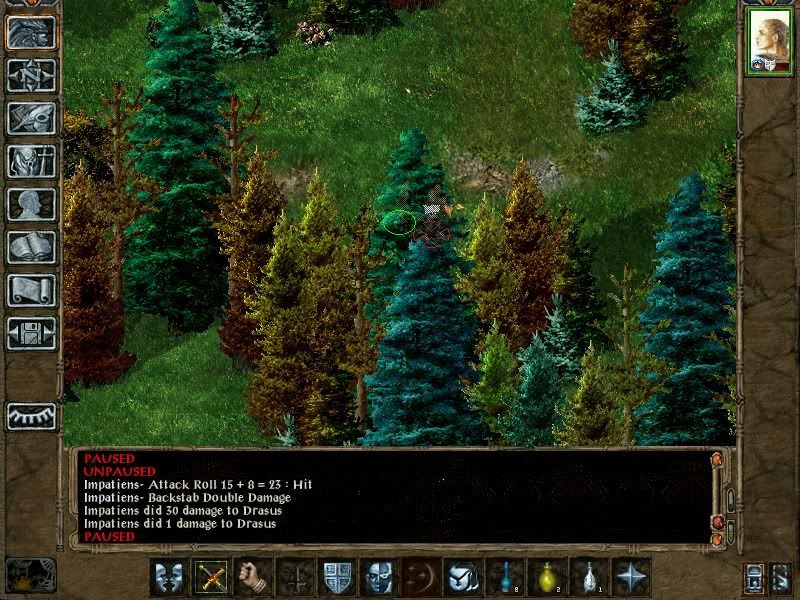Activate the shield guard button
Image resolution: width=800 pixels, height=600 pixels.
coord(335,577)
